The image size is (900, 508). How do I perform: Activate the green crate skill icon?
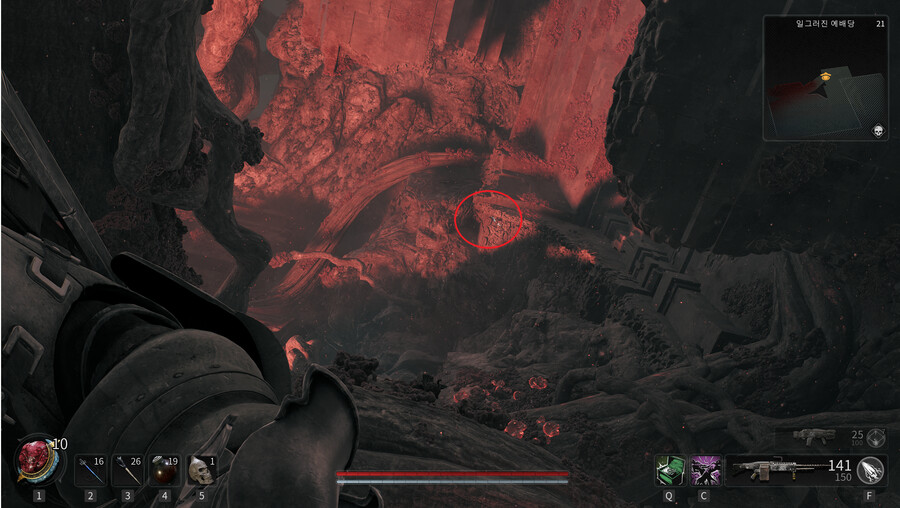click(x=669, y=469)
